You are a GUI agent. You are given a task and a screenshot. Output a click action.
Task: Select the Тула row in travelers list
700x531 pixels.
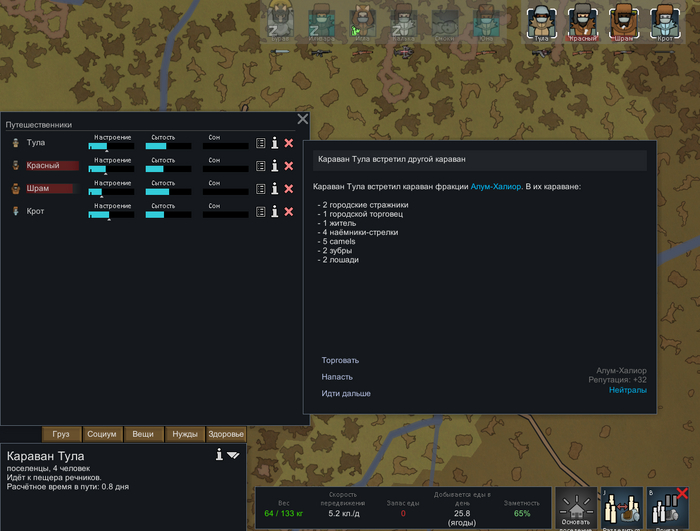coord(45,143)
